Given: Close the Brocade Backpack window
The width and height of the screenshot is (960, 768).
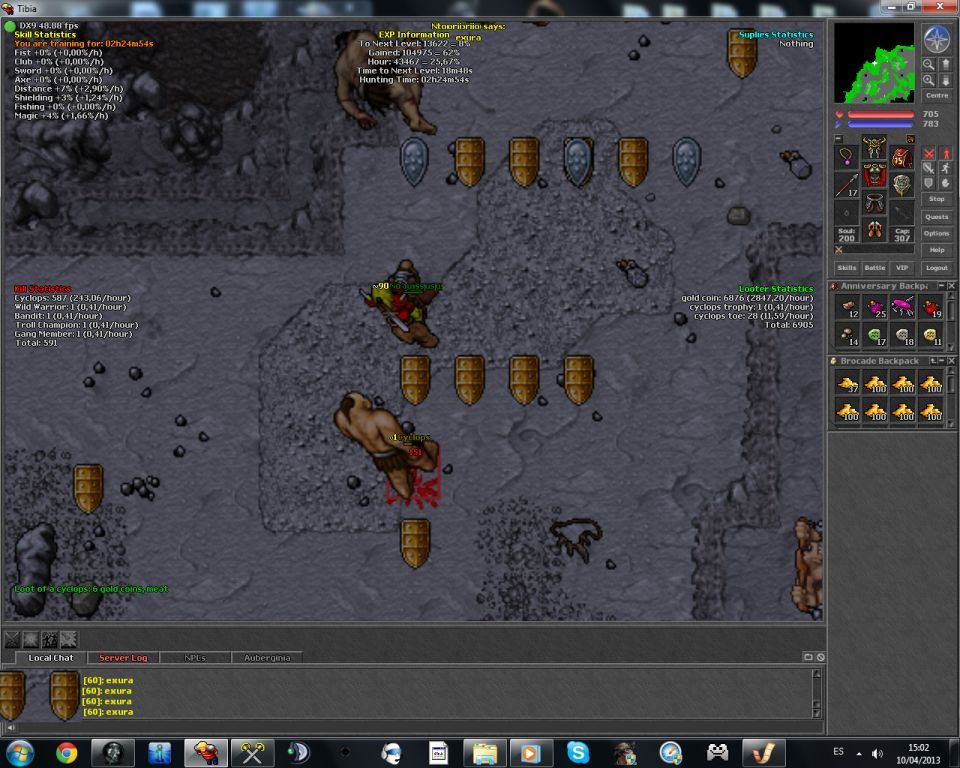Looking at the screenshot, I should 951,361.
